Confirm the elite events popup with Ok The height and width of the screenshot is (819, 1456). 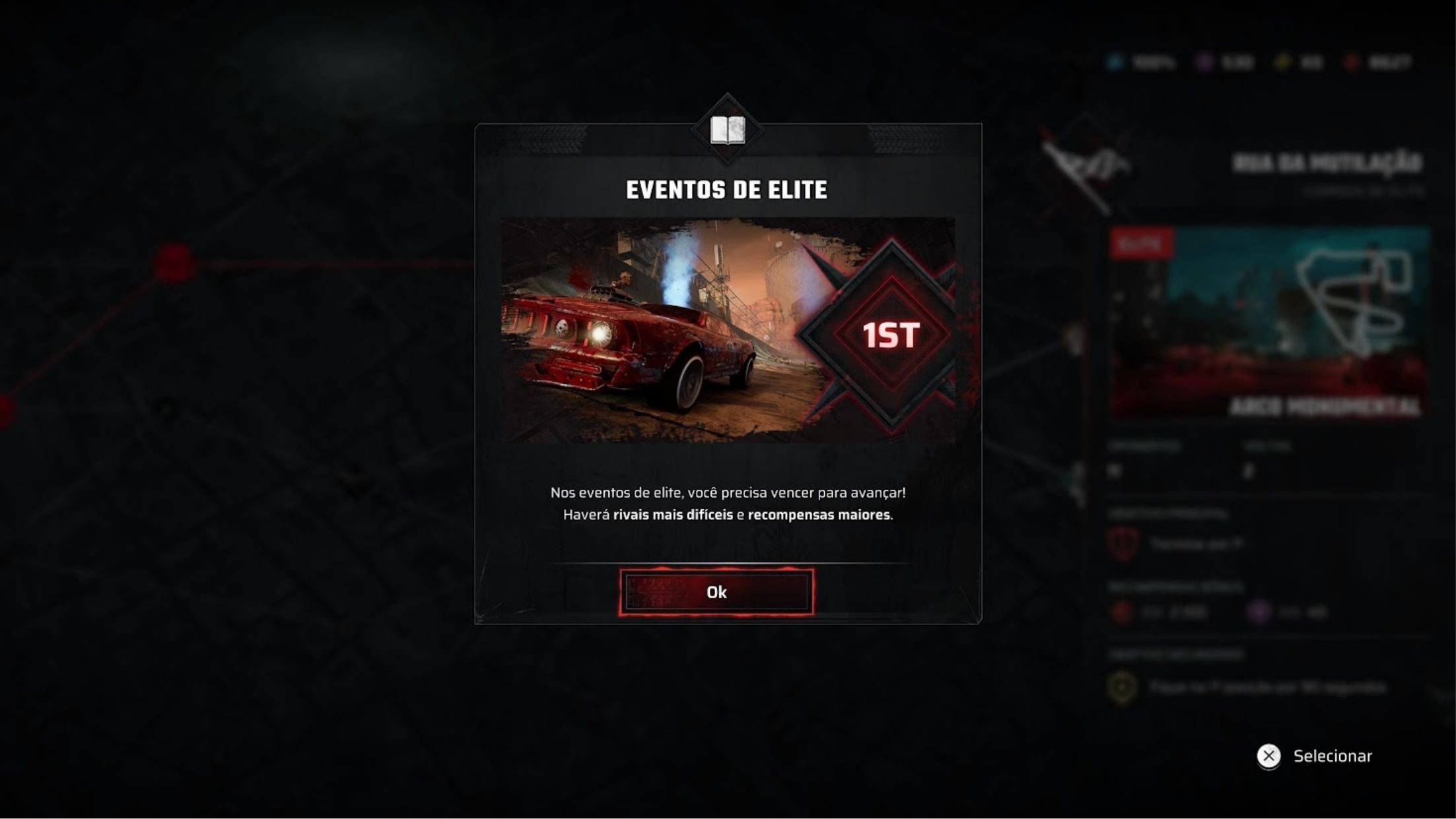[x=716, y=592]
